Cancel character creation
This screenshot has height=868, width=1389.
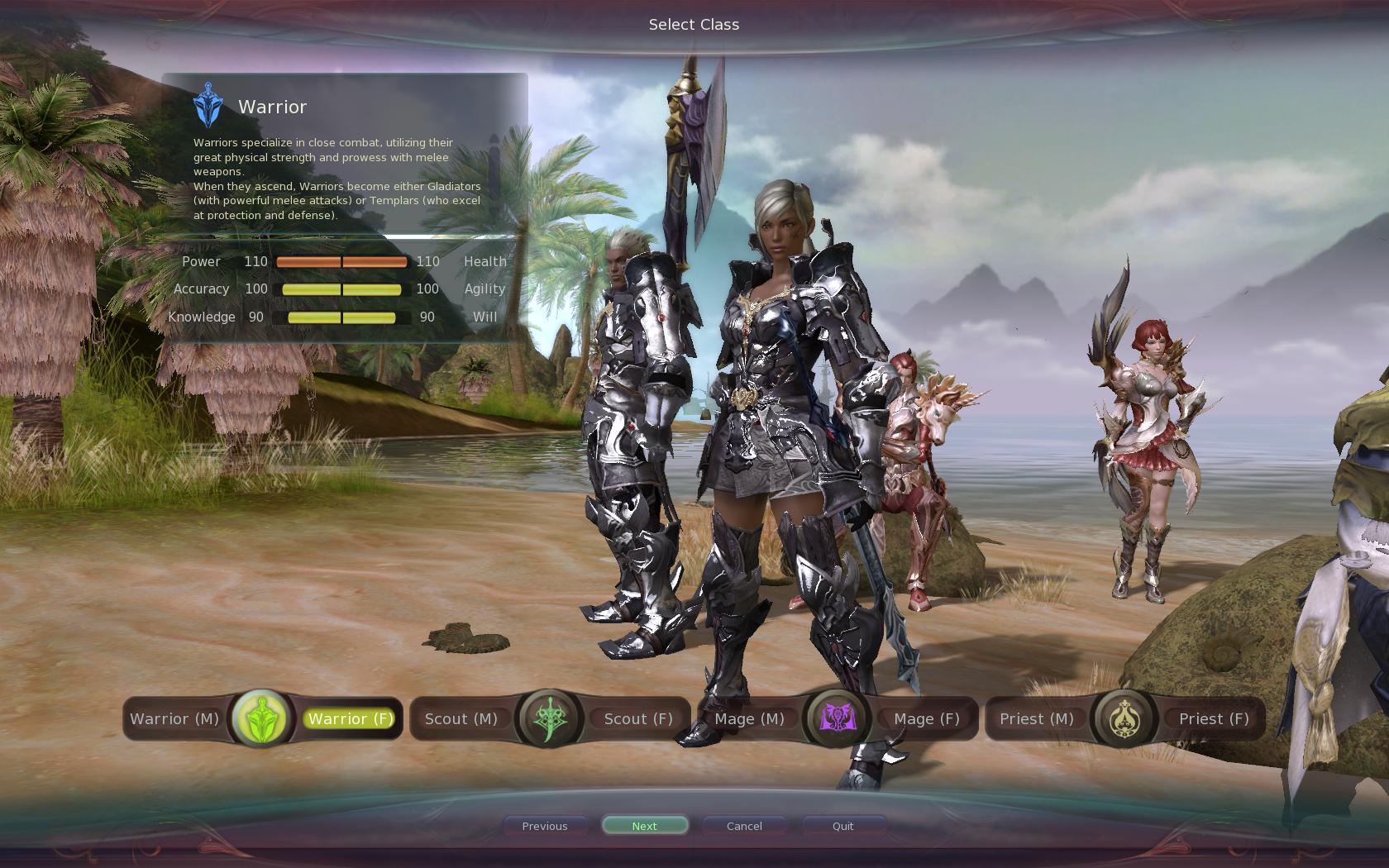tap(744, 826)
